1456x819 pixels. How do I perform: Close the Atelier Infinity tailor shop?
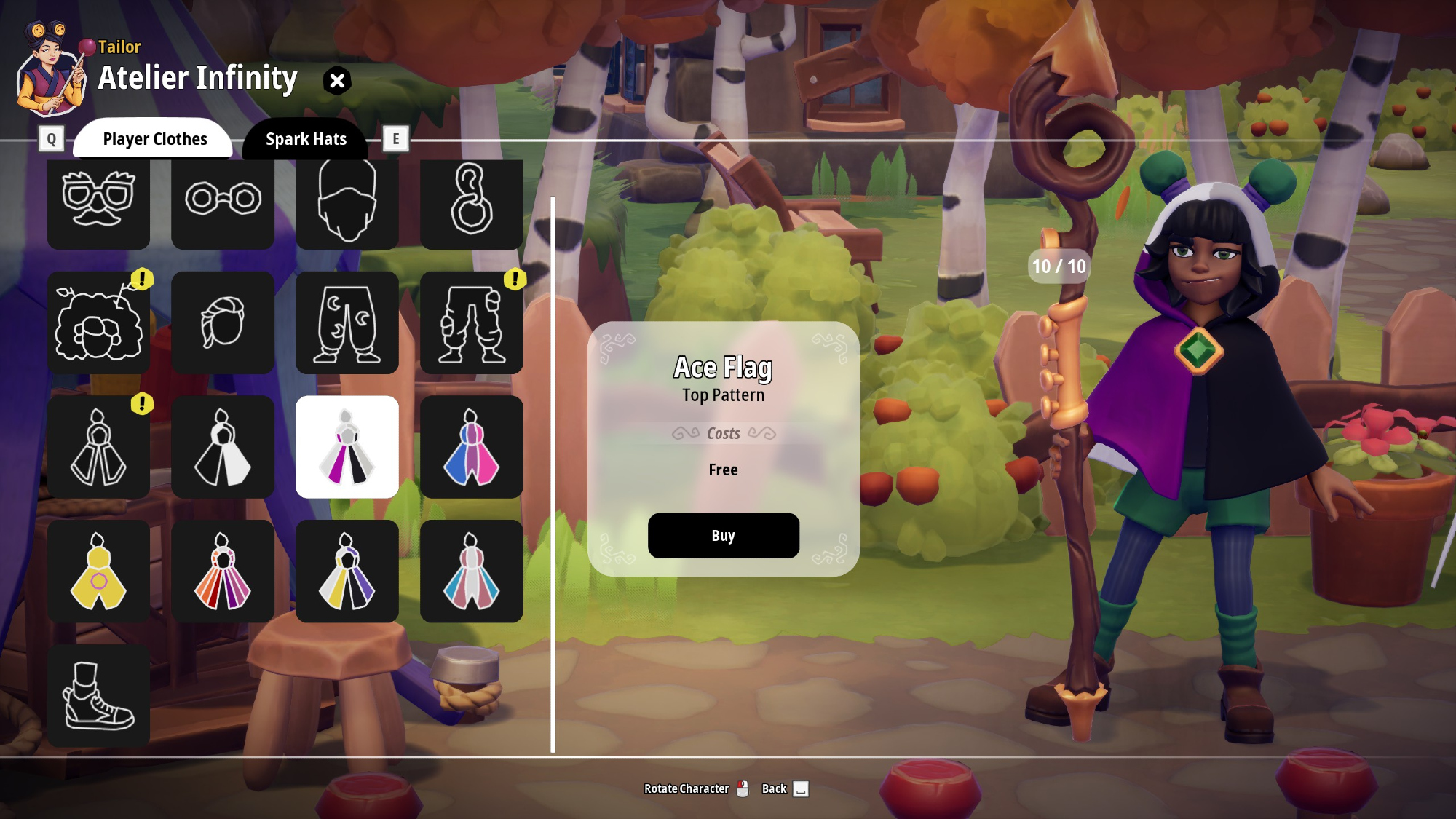pos(337,81)
